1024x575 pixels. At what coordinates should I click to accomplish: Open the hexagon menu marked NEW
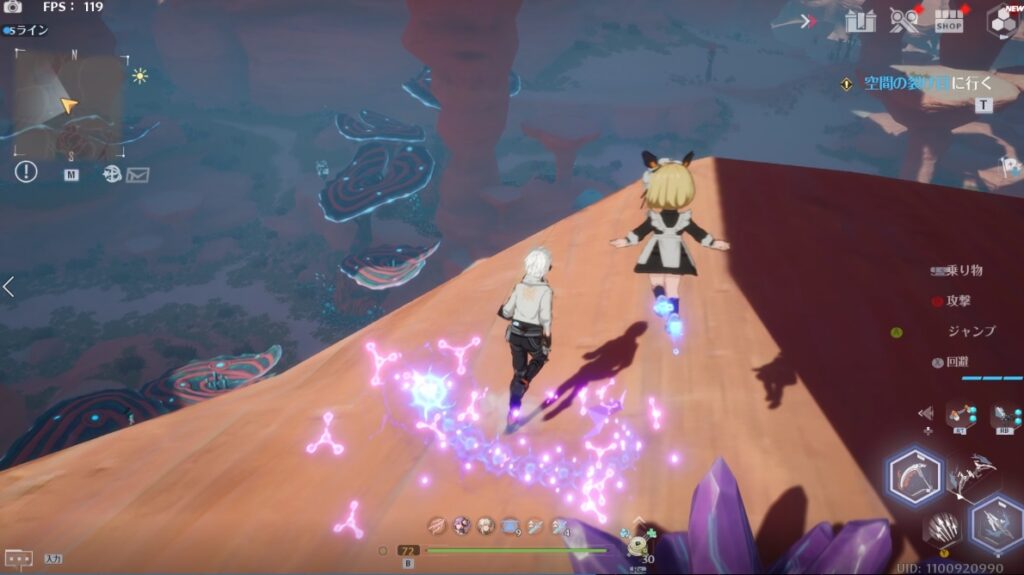tap(1002, 22)
